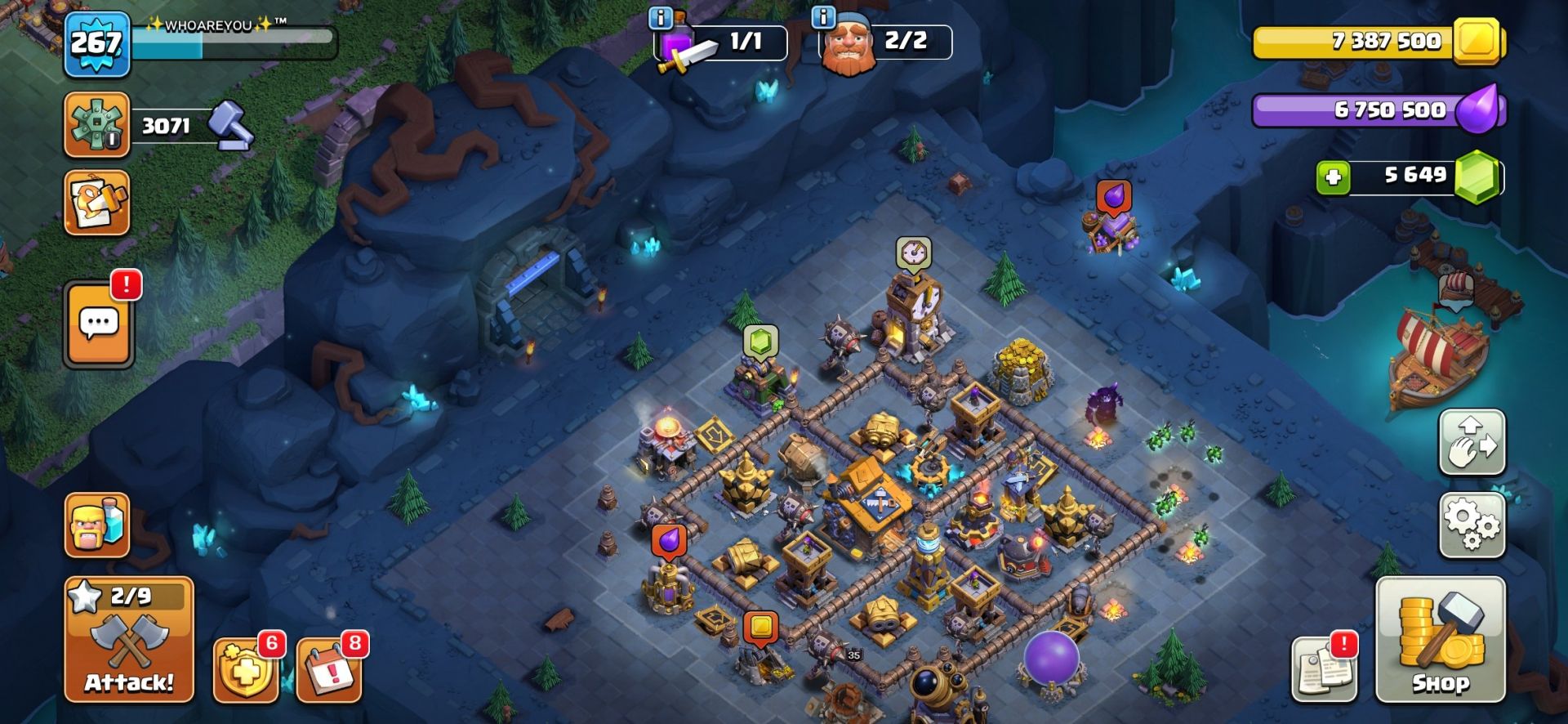This screenshot has height=724, width=1568.
Task: Open the army barbarian and potion button
Action: (x=97, y=525)
